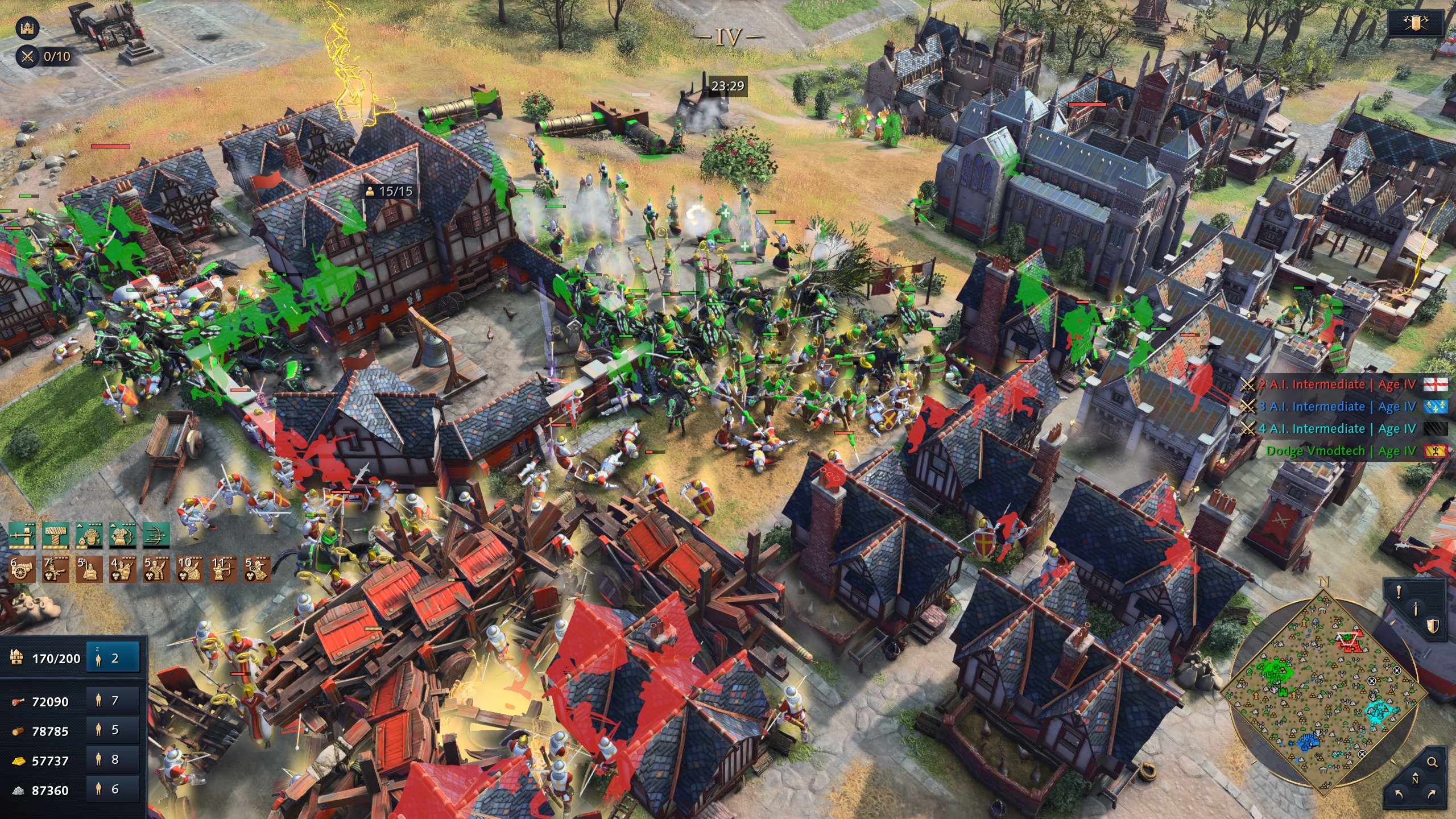The width and height of the screenshot is (1456, 819).
Task: Rotate the camera counter-clockwise with the left arrow
Action: (x=1399, y=794)
